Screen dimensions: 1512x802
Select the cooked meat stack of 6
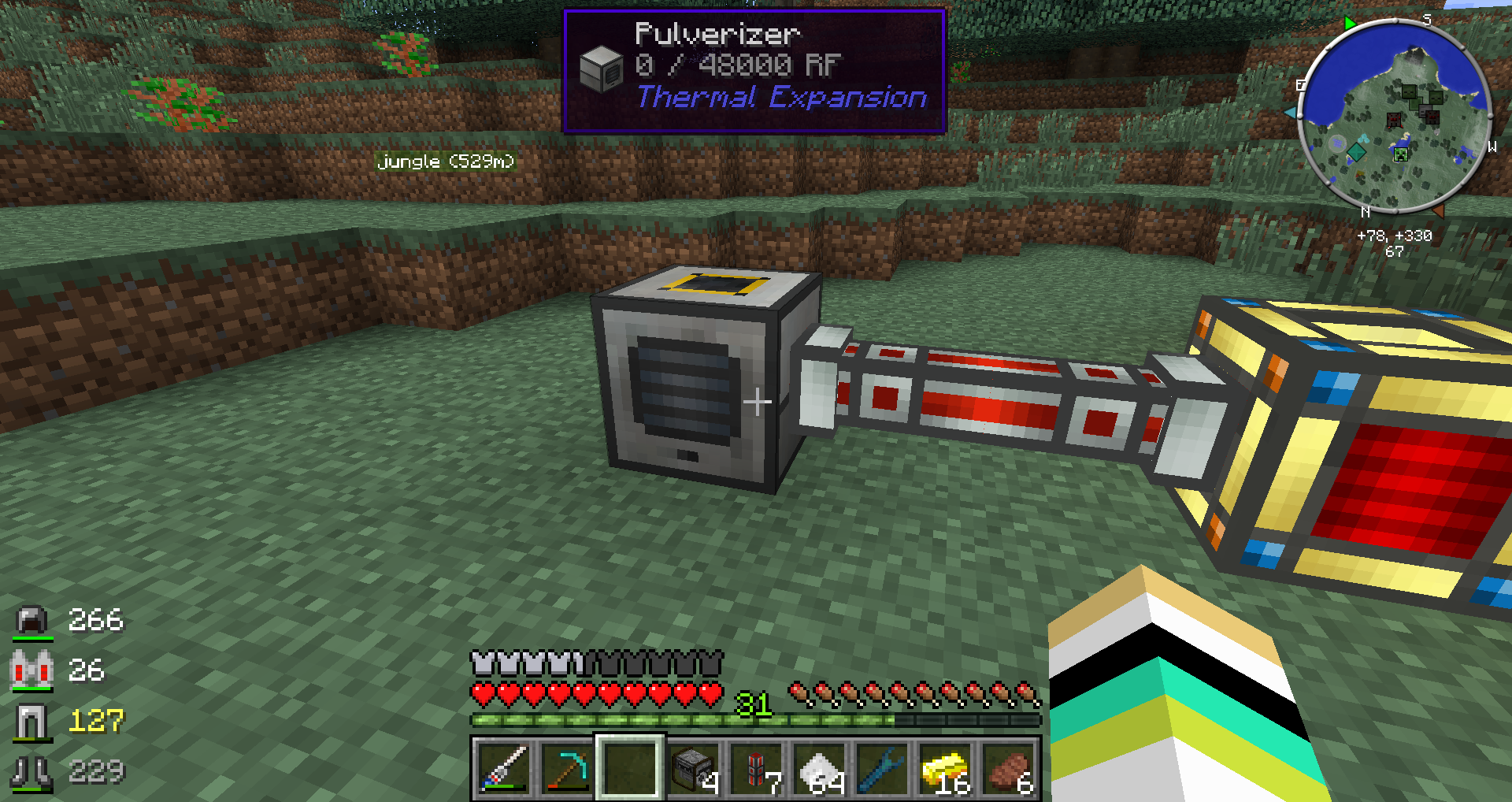(1010, 767)
